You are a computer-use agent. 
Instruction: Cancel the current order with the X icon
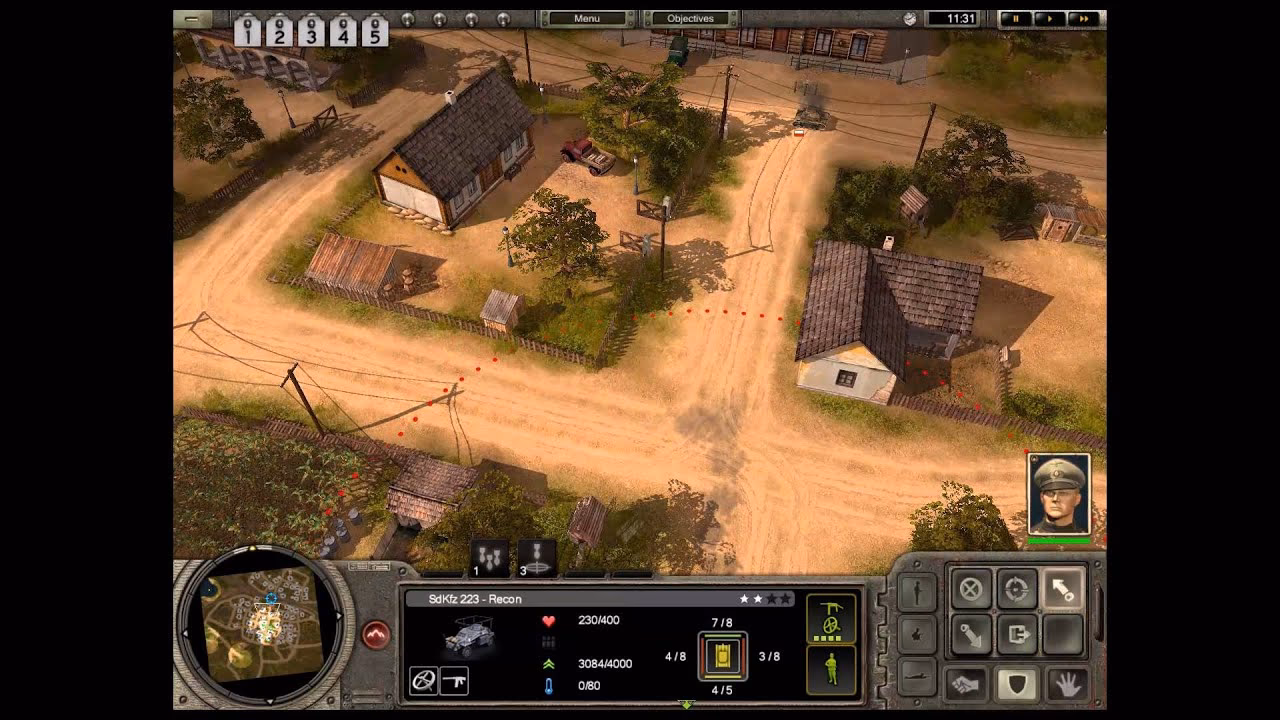[970, 588]
